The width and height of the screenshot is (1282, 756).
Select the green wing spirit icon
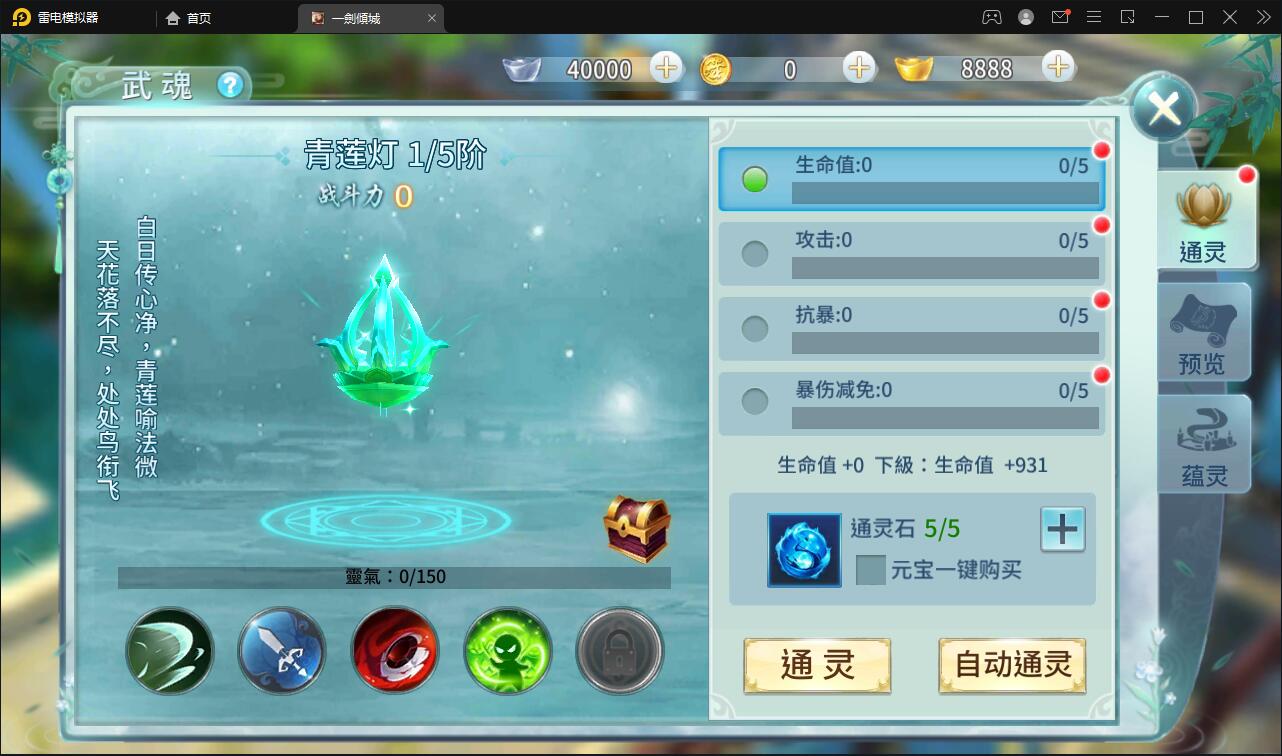(x=169, y=651)
